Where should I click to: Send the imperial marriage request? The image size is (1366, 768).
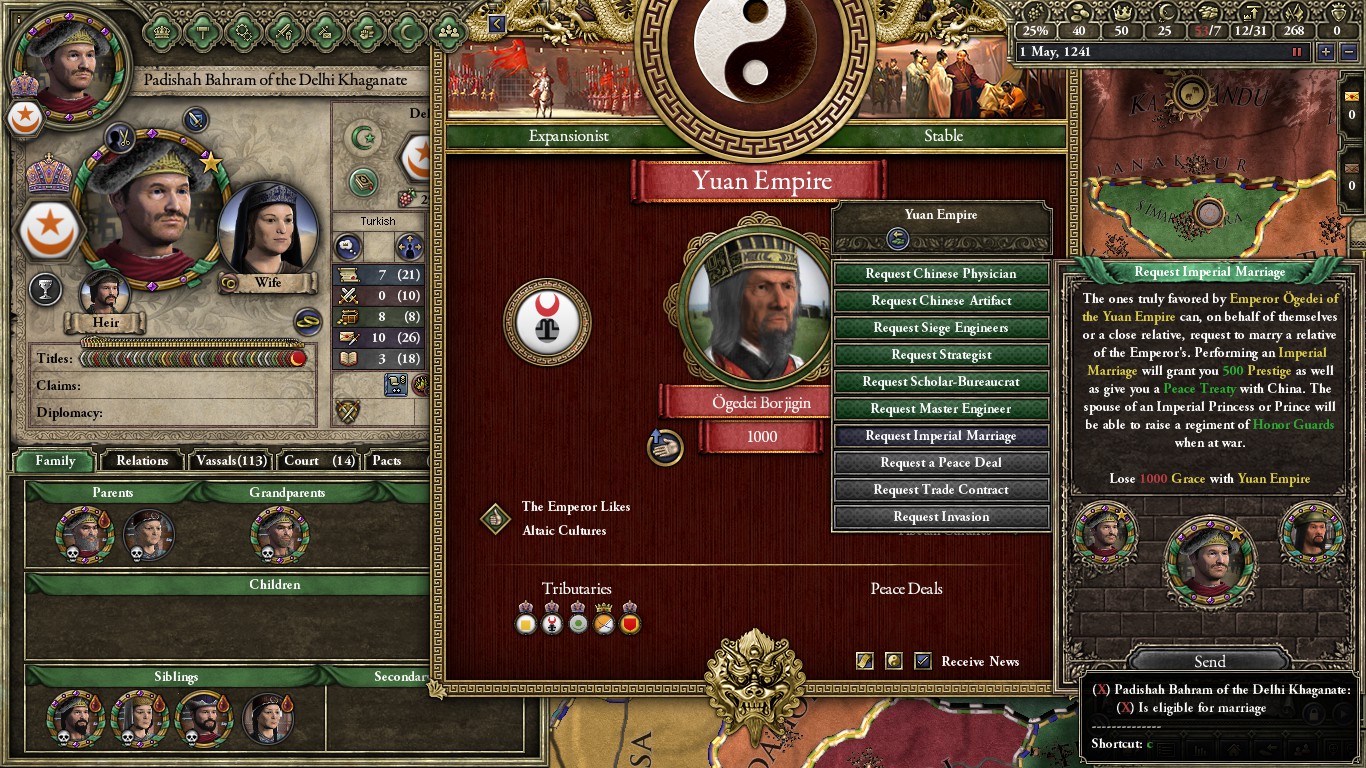click(x=1209, y=662)
